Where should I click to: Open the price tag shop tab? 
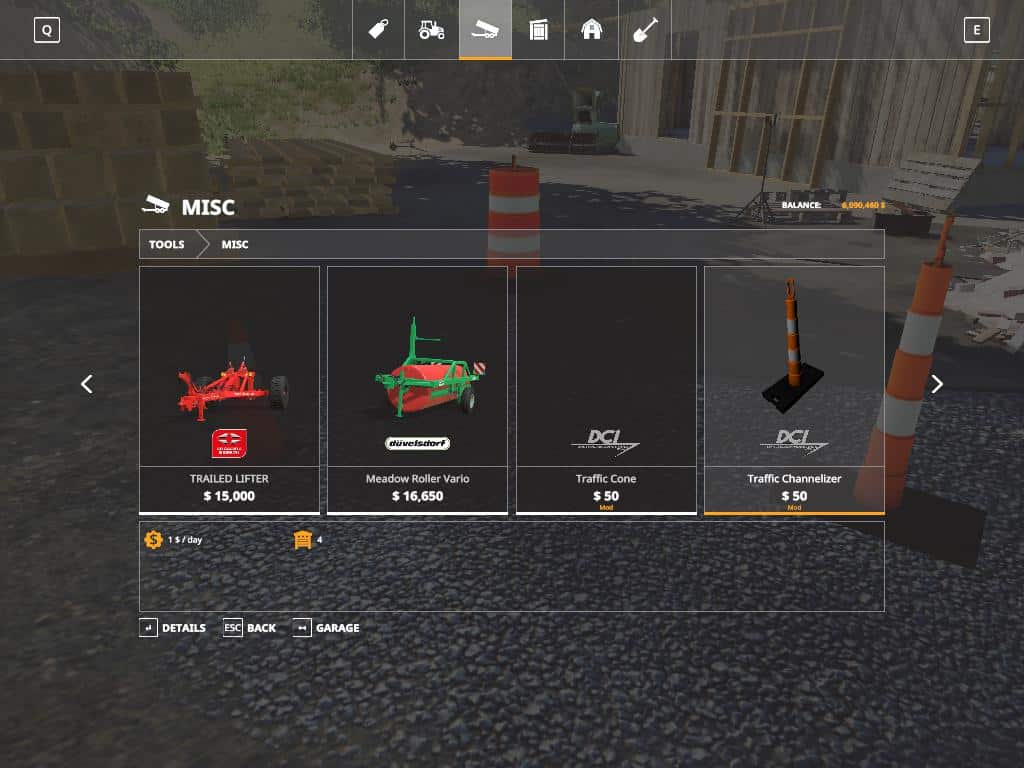click(378, 29)
